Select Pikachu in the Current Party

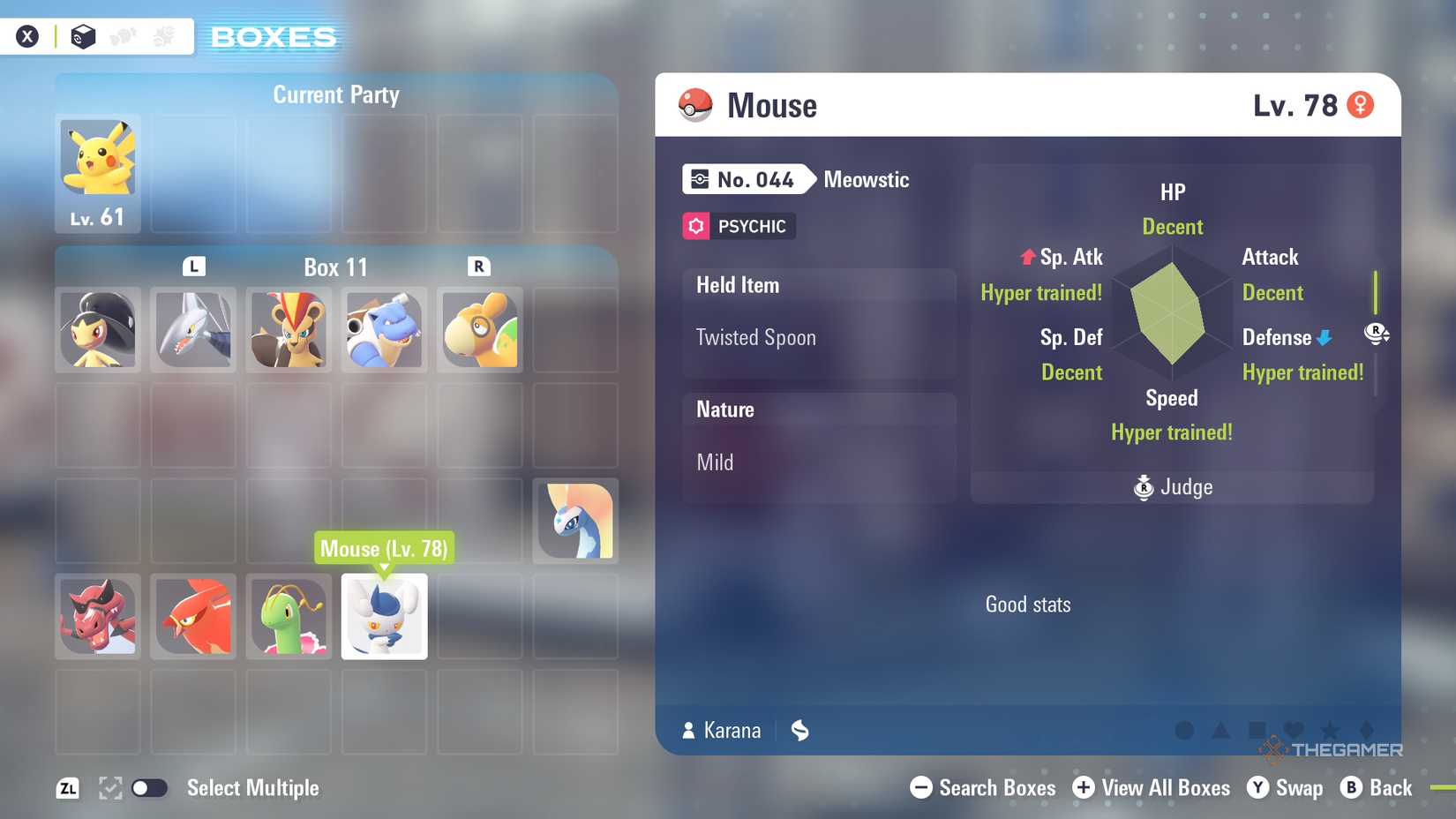[x=98, y=172]
